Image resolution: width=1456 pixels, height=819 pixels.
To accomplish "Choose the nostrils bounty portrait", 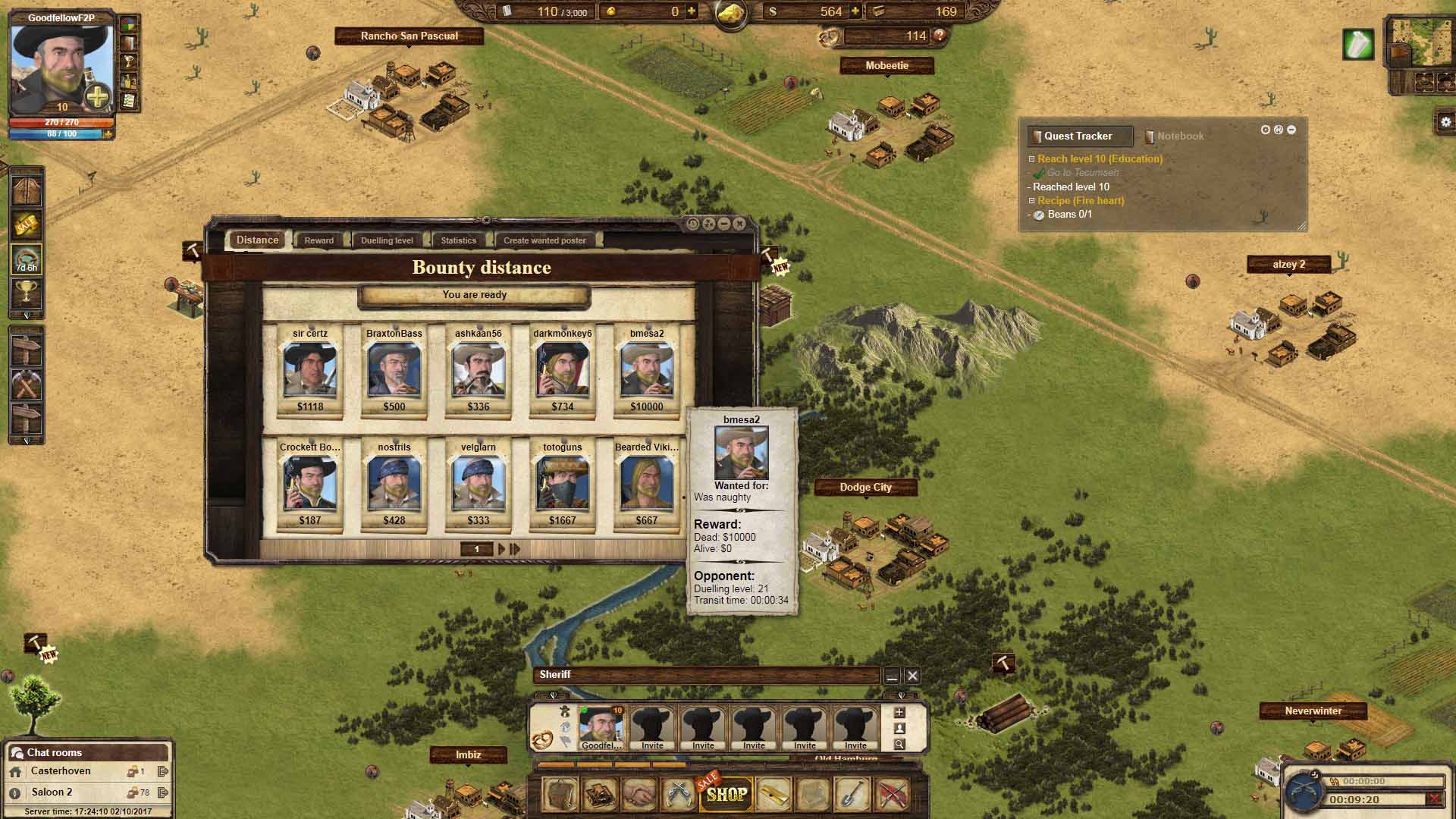I will pos(394,485).
